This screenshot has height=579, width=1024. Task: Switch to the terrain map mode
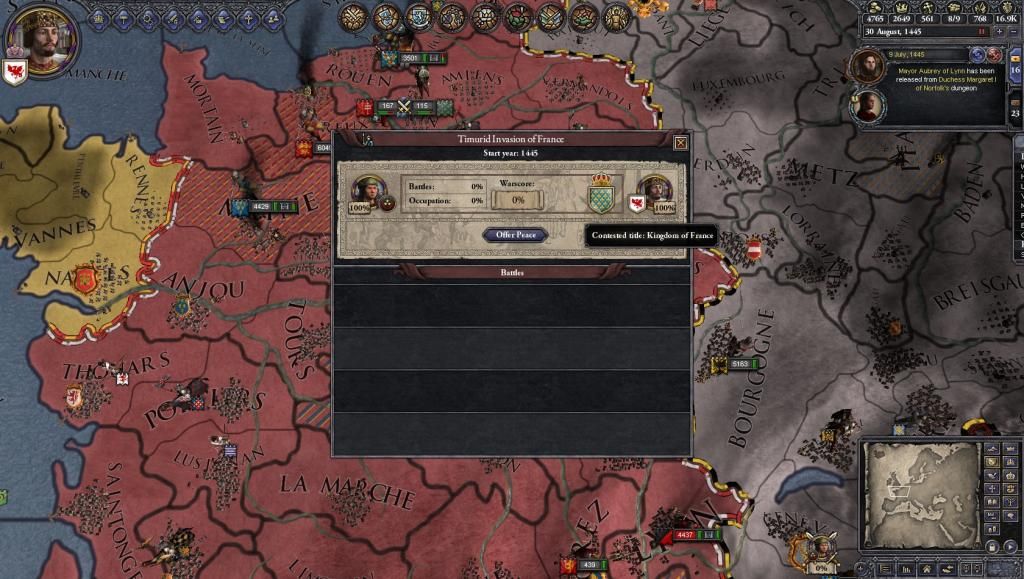click(993, 449)
